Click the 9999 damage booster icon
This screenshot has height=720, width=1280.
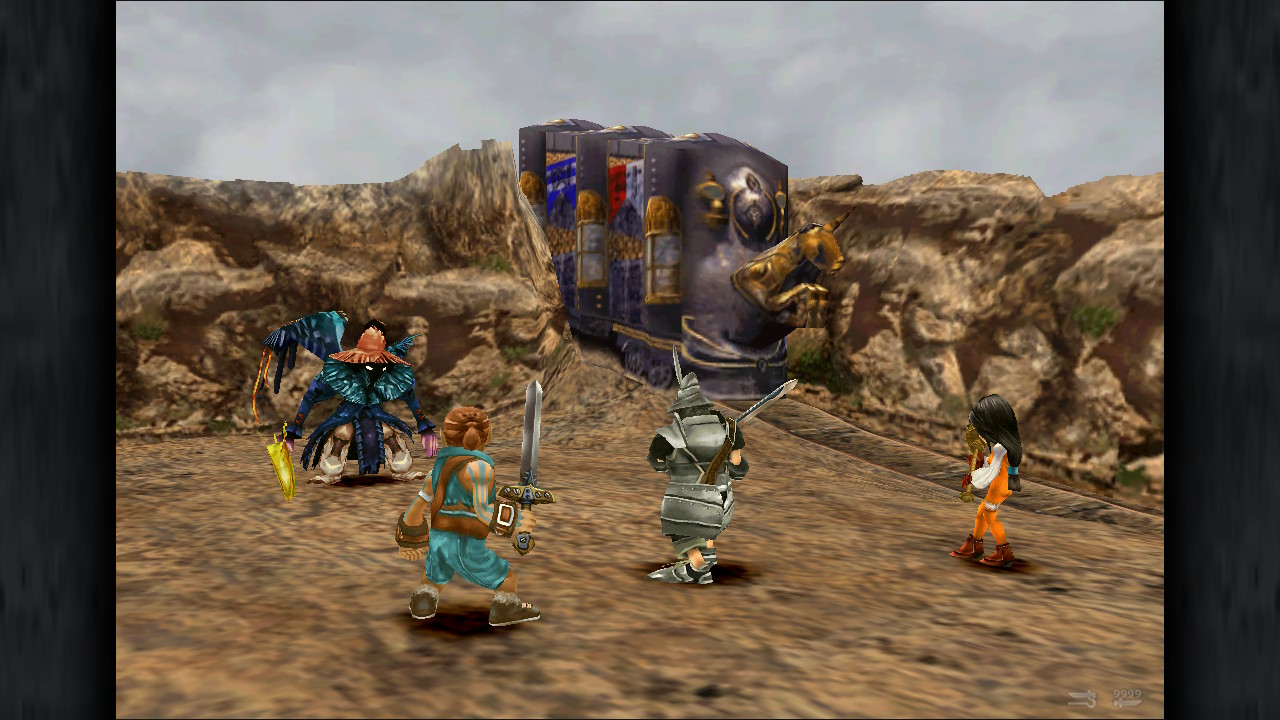click(1126, 698)
